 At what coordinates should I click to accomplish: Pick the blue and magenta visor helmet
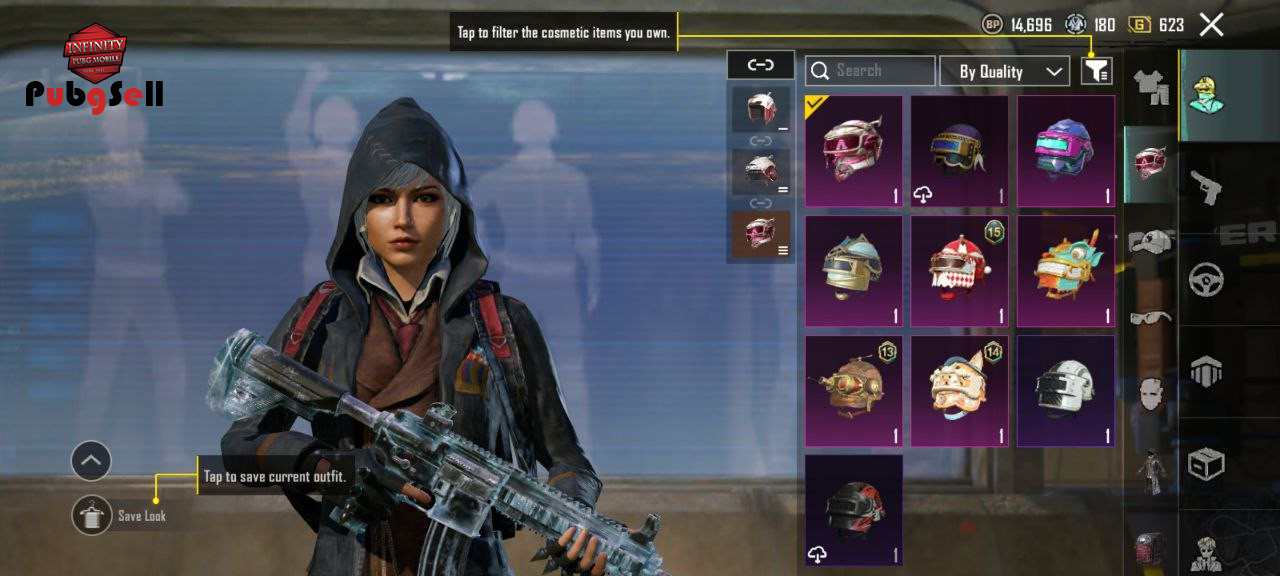coord(1065,151)
